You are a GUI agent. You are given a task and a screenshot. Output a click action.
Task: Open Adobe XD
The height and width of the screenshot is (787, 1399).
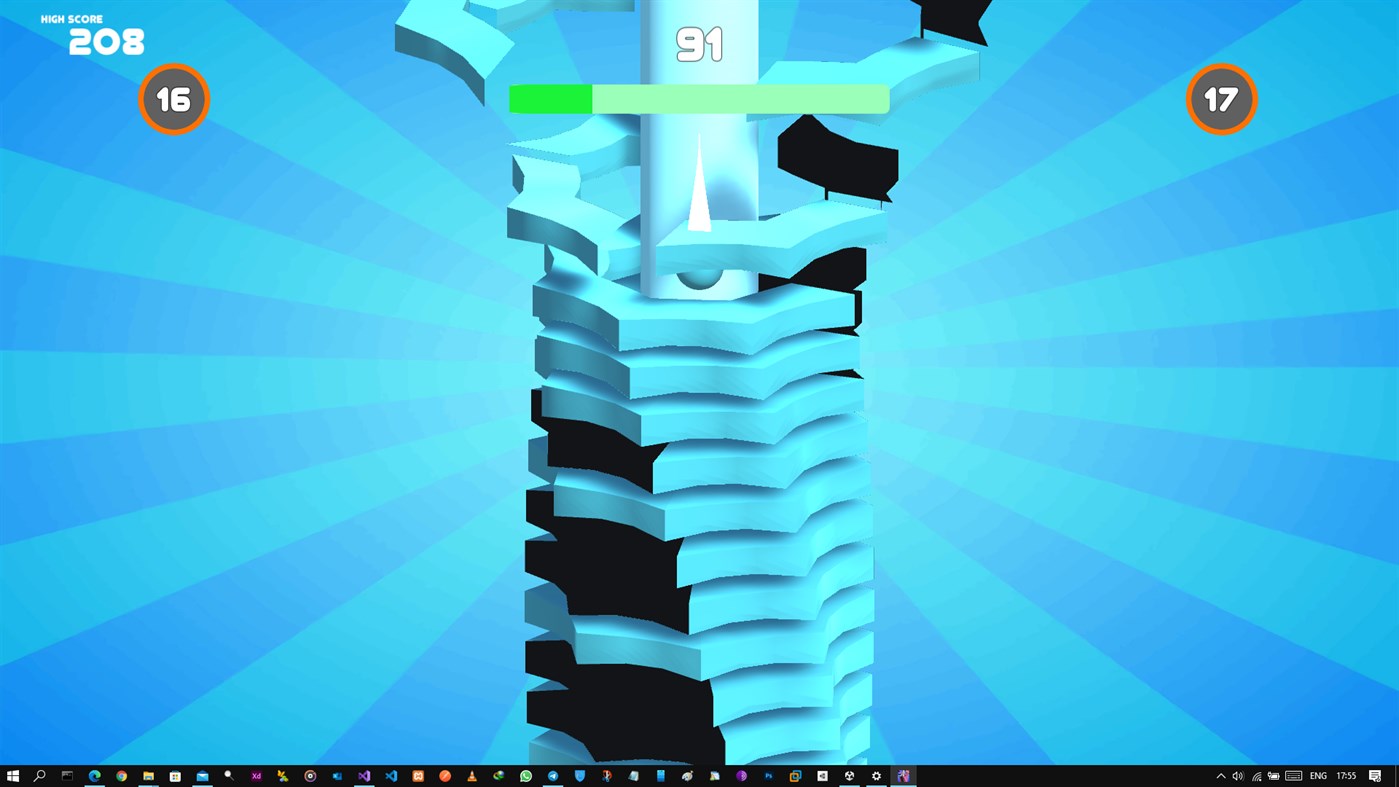pos(256,775)
